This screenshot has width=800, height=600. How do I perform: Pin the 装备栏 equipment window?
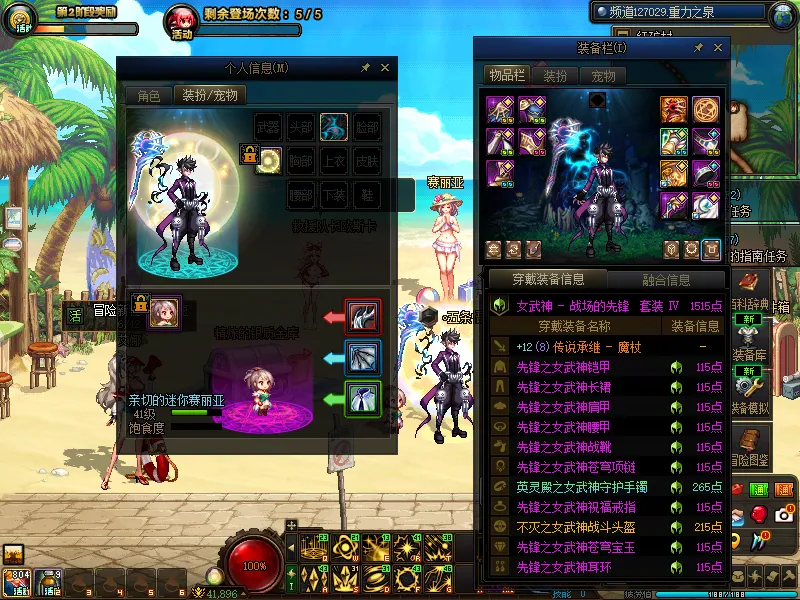point(700,48)
